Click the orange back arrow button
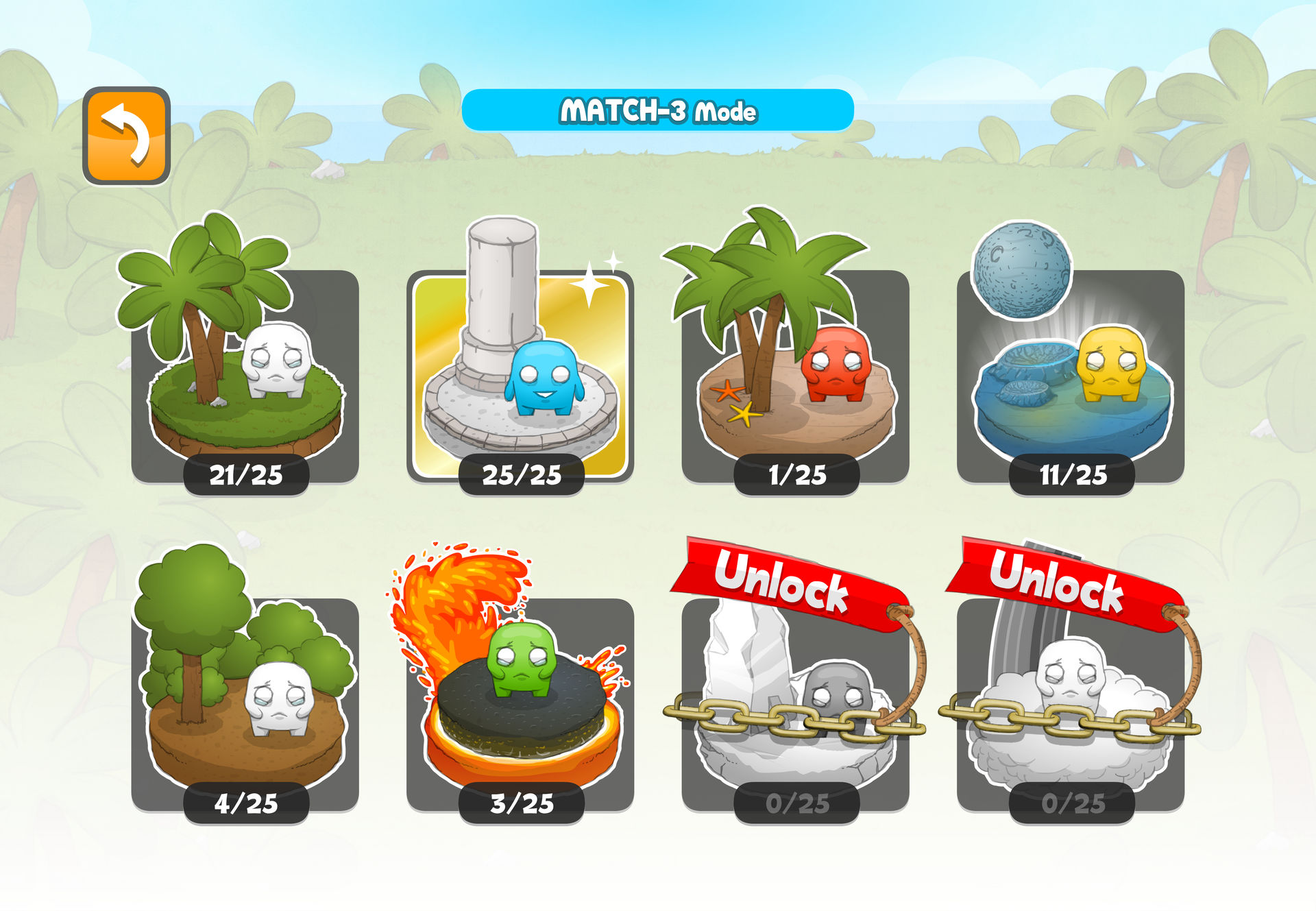The width and height of the screenshot is (1316, 911). (x=126, y=136)
